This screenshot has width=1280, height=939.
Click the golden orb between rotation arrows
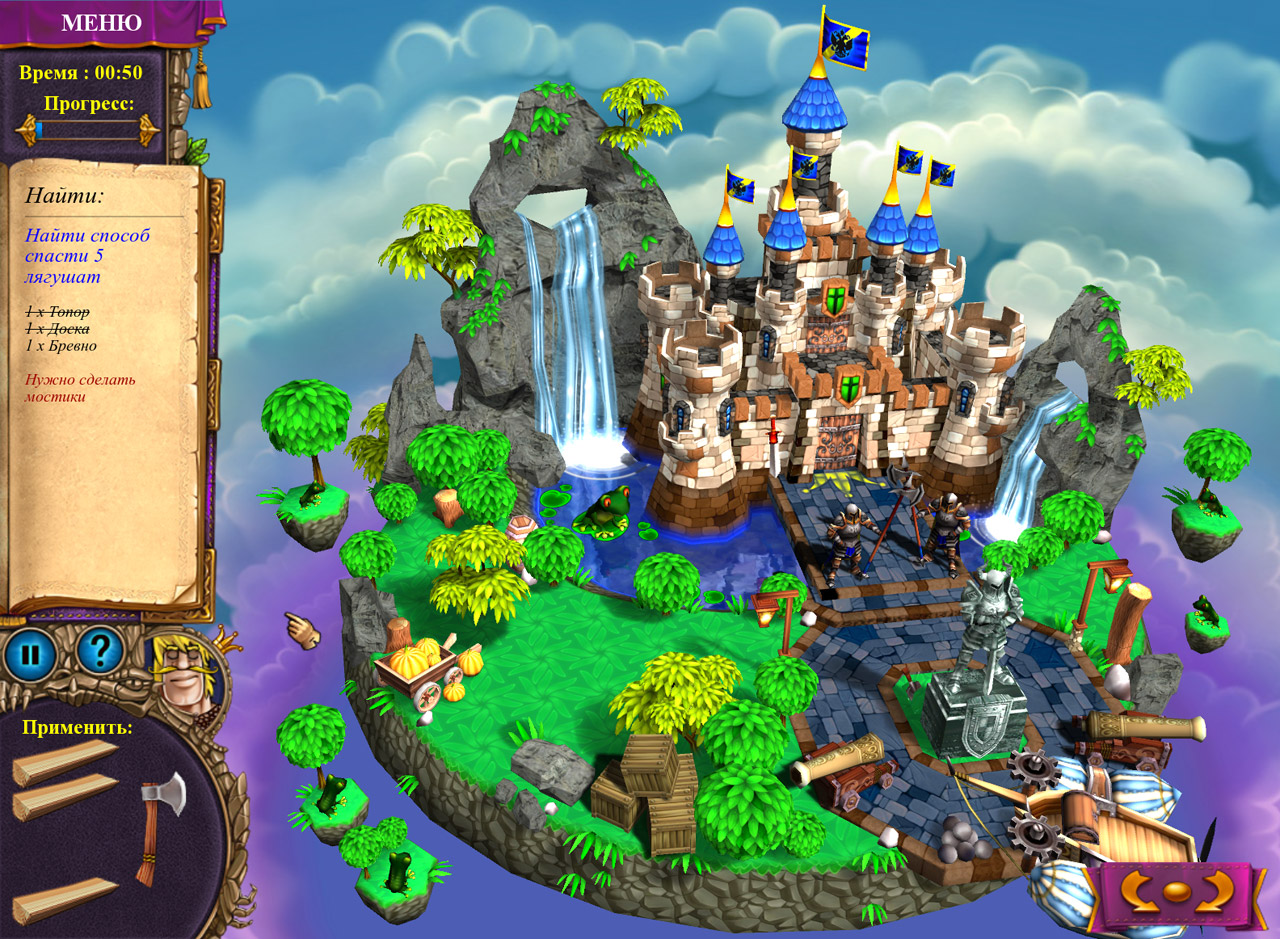tap(1179, 893)
